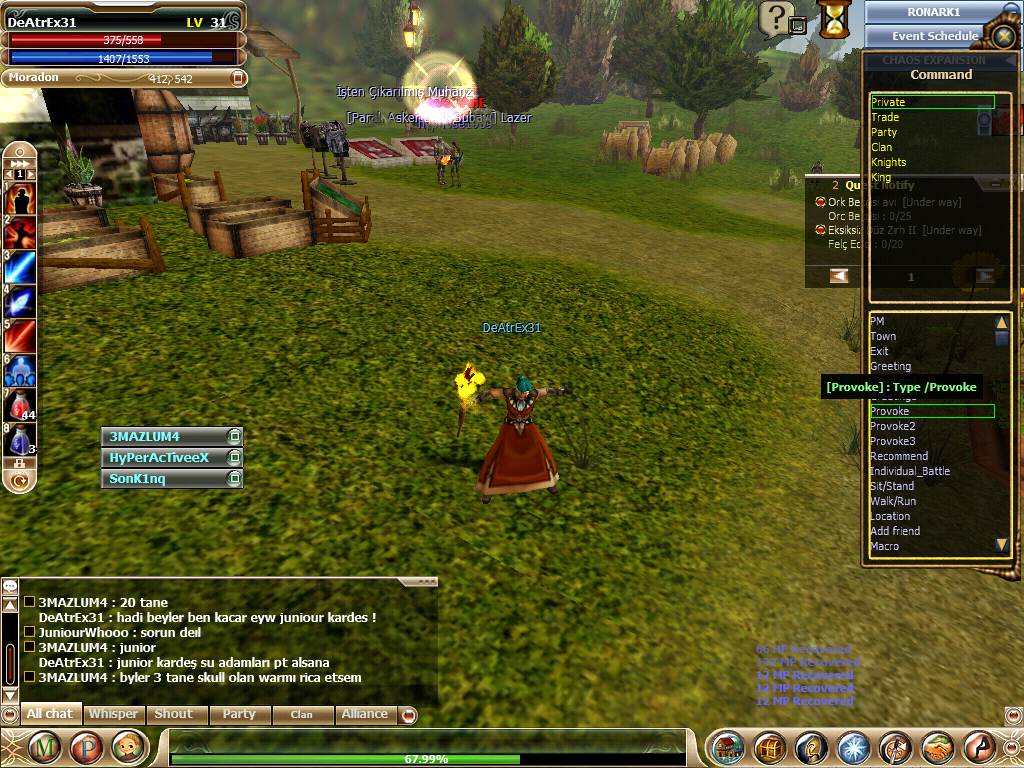Click the handshake trade icon
The image size is (1024, 768).
pos(937,747)
